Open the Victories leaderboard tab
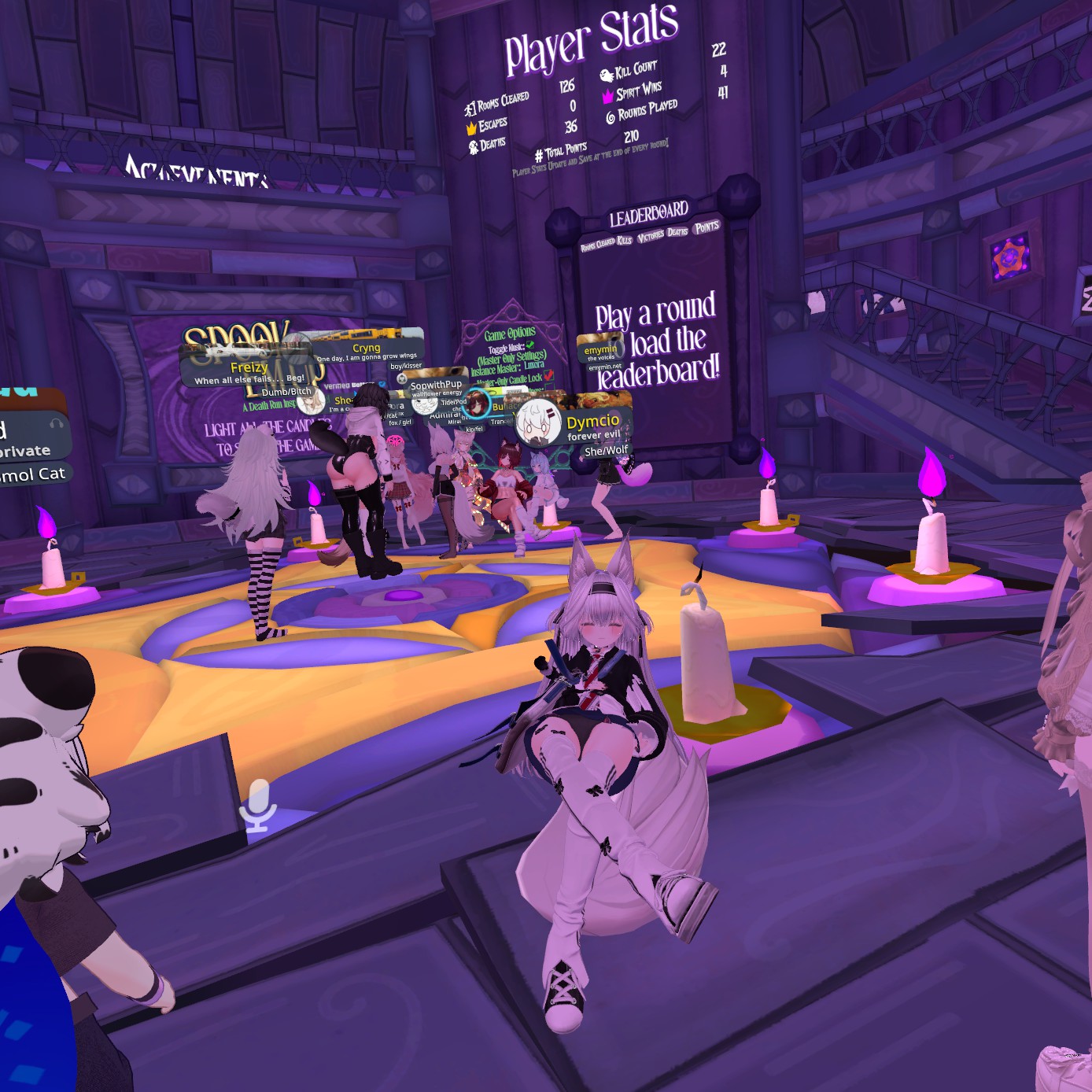This screenshot has width=1092, height=1092. [x=651, y=236]
